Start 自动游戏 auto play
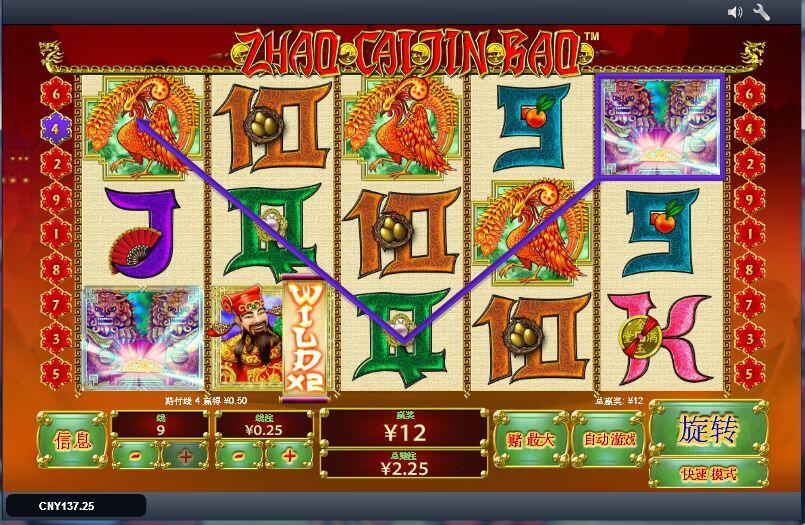Screen dimensions: 805x525 click(608, 438)
